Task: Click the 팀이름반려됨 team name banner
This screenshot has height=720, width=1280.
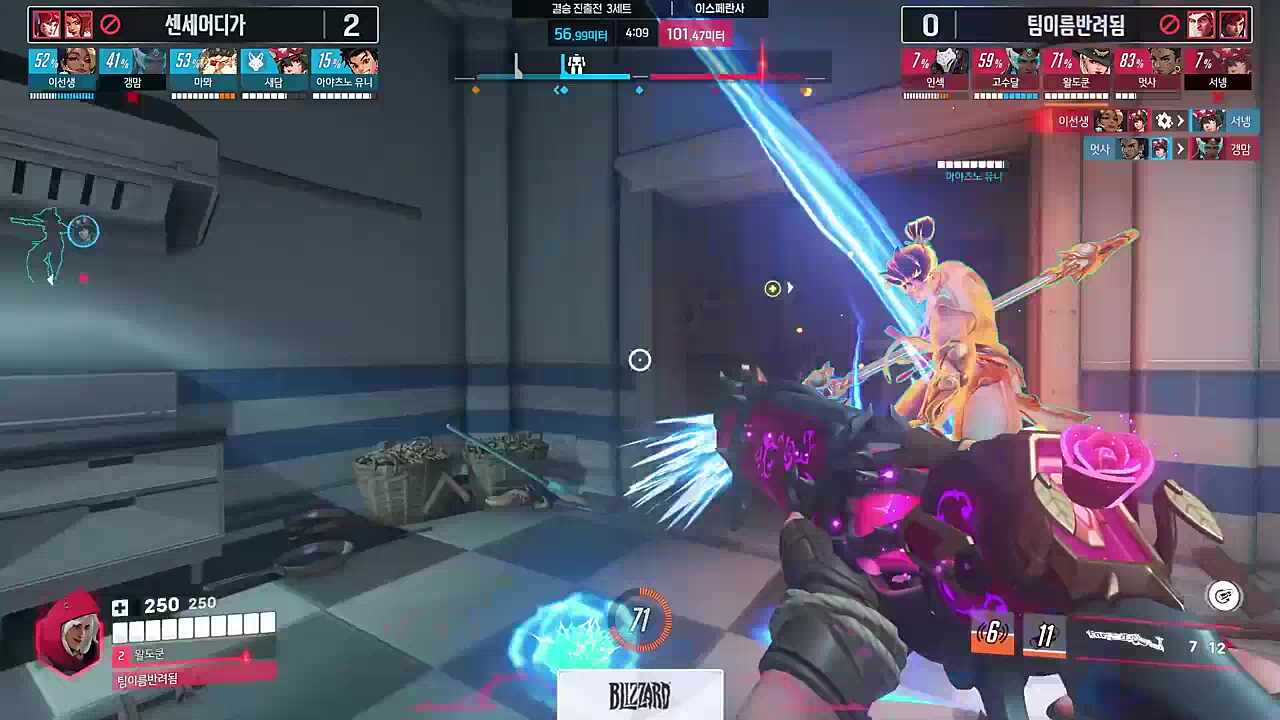Action: tap(1076, 25)
